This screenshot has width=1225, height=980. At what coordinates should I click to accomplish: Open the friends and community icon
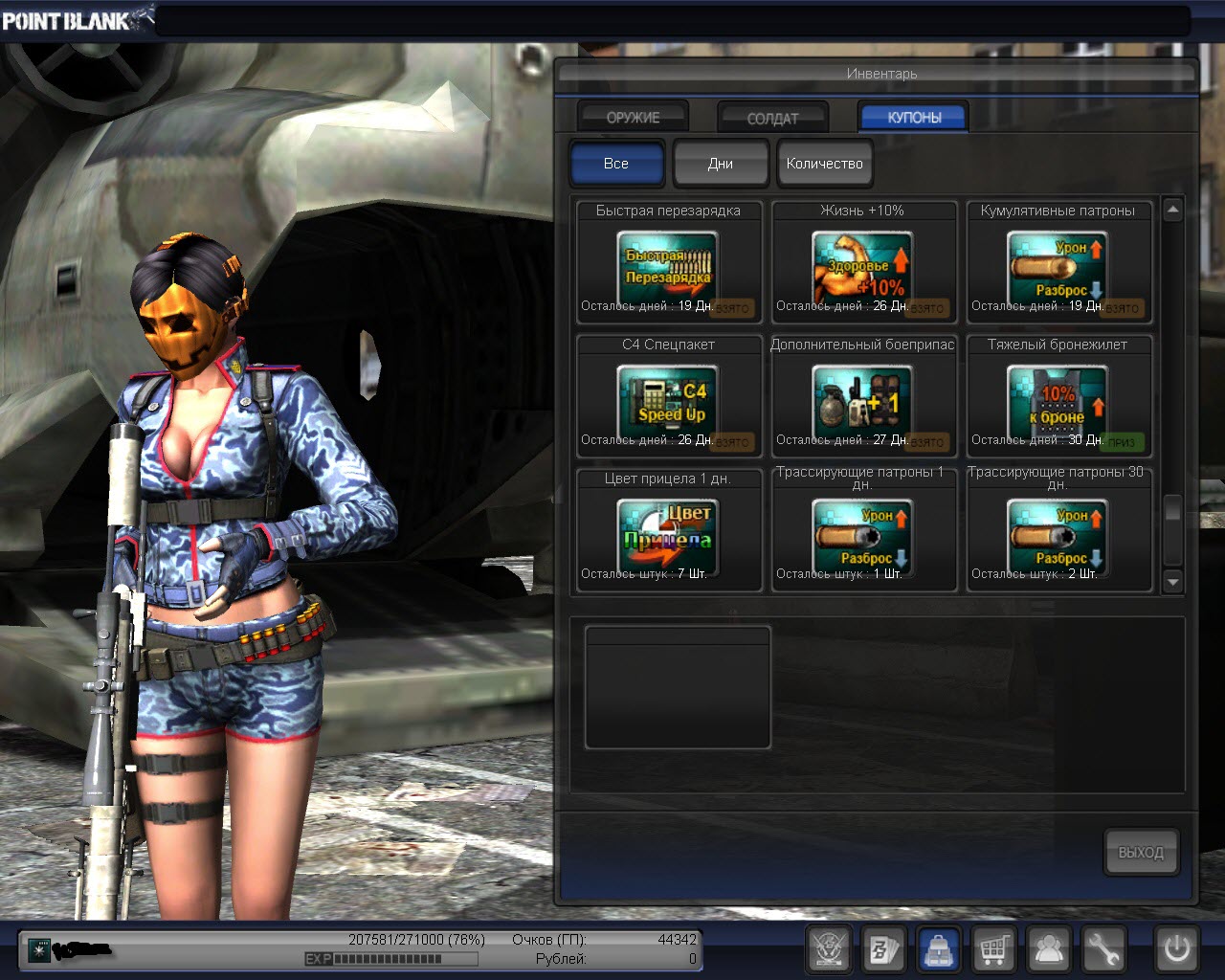[x=1050, y=950]
